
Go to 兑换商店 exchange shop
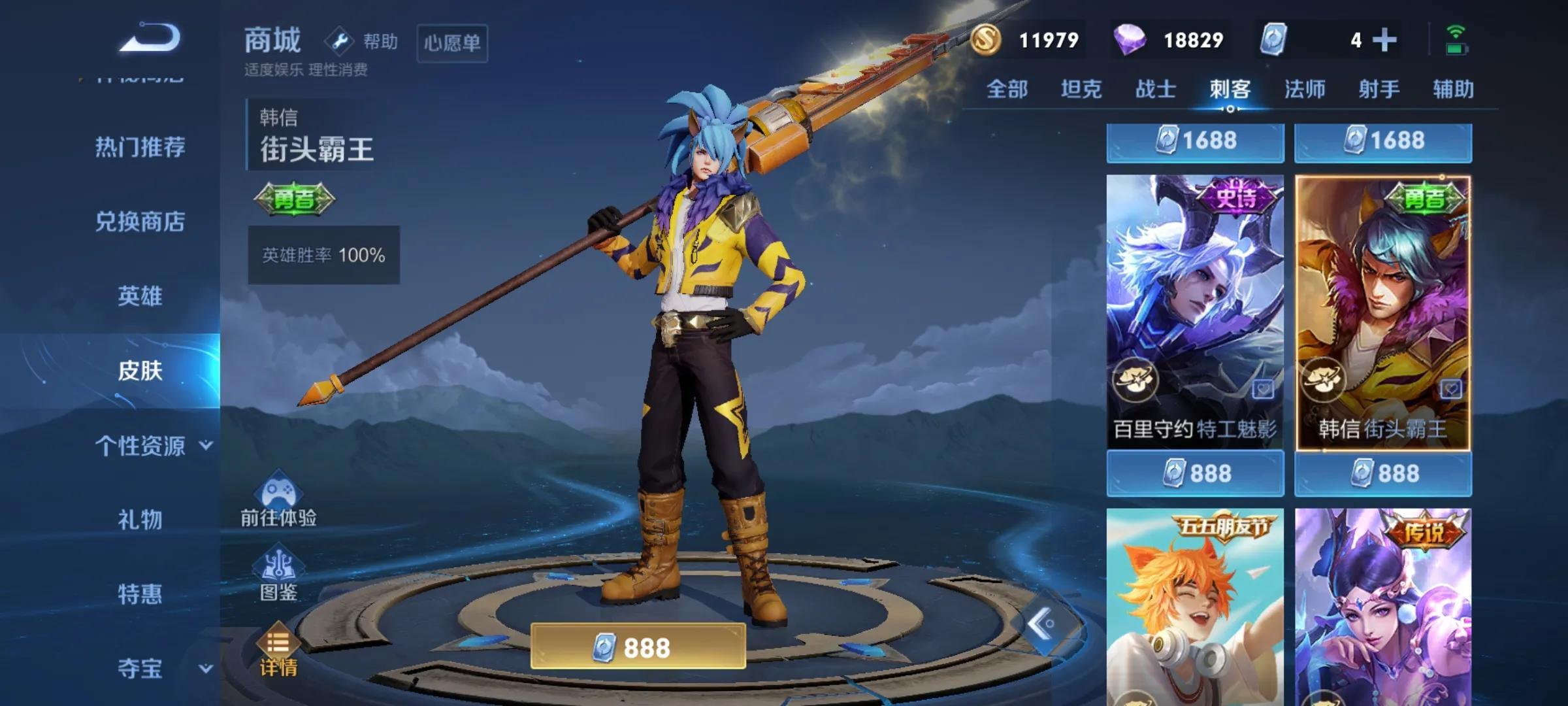140,222
